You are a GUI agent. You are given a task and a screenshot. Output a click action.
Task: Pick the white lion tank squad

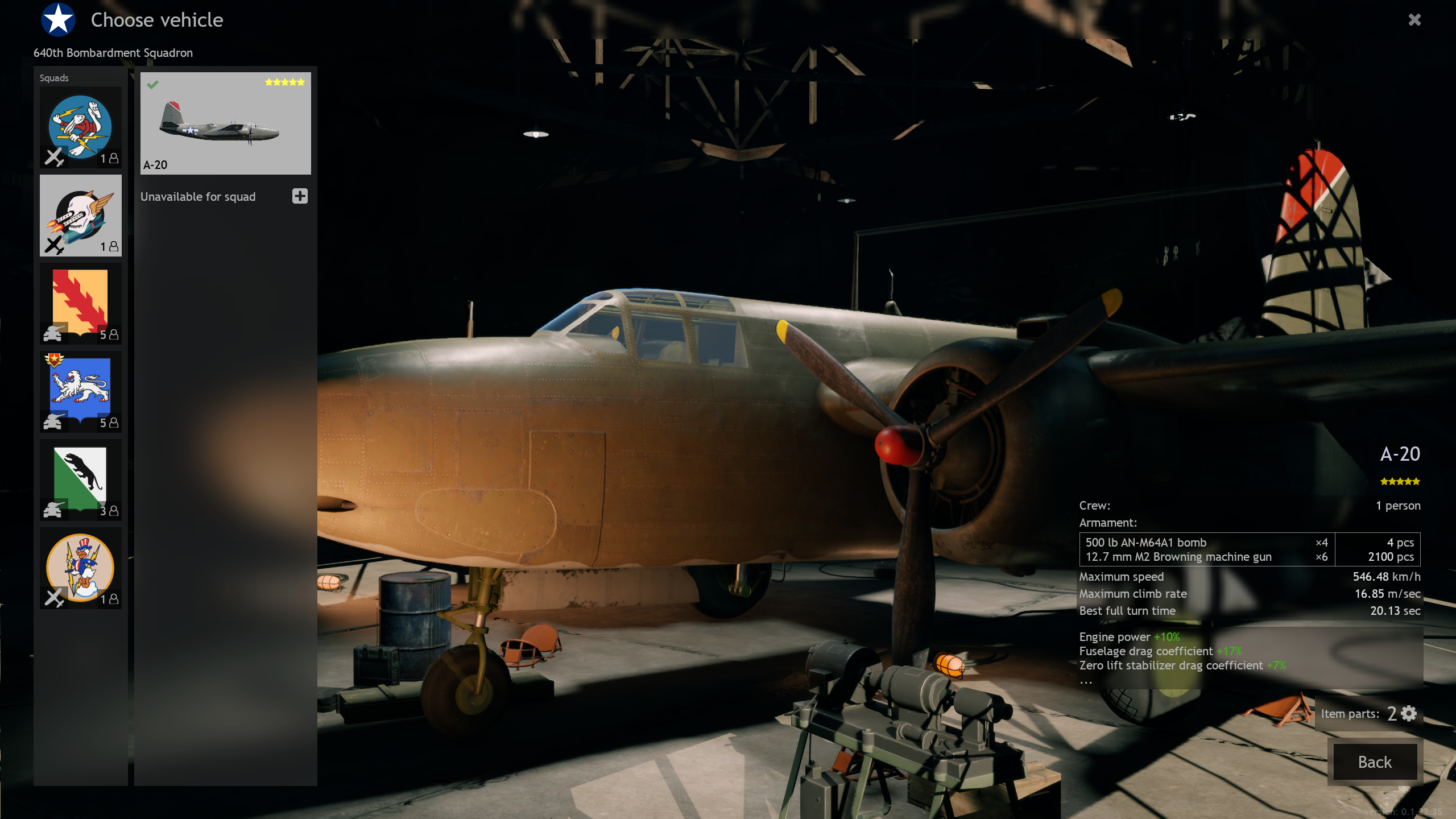coord(80,392)
